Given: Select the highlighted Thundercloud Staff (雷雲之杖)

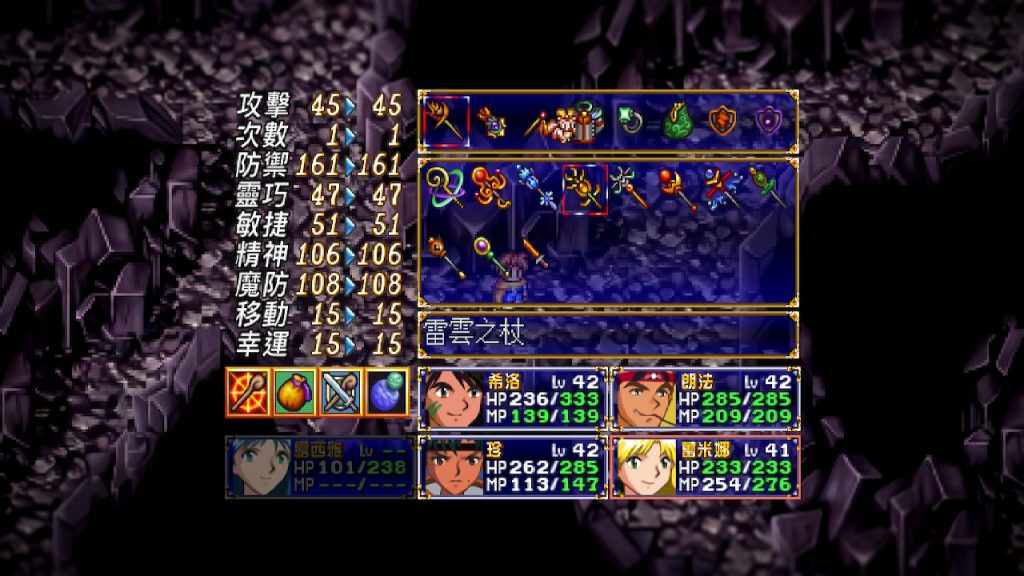Looking at the screenshot, I should (x=585, y=188).
